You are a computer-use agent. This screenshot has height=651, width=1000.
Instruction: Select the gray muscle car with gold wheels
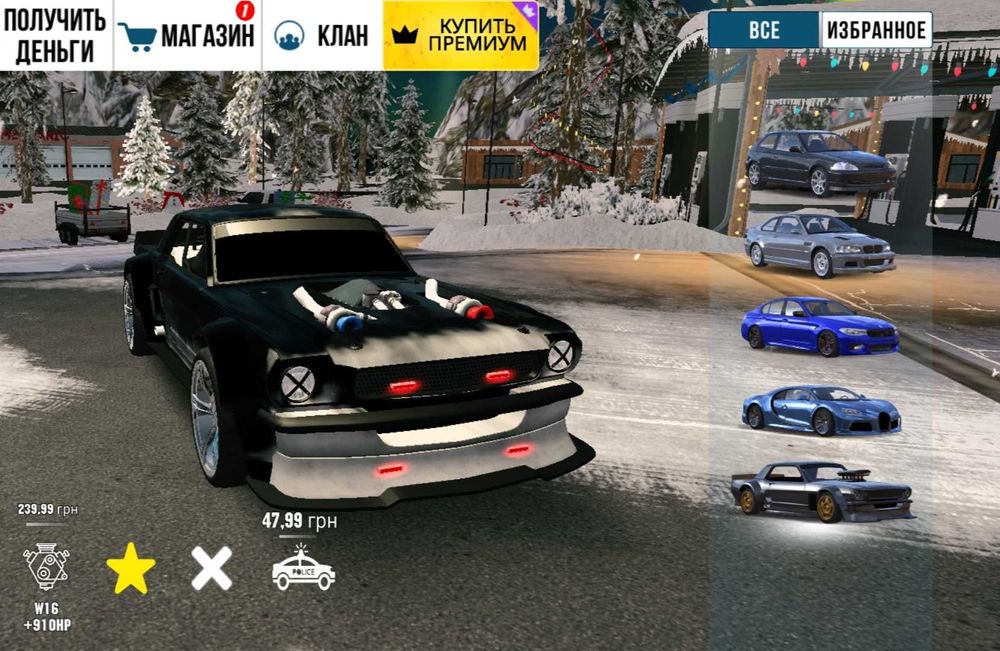pos(820,490)
